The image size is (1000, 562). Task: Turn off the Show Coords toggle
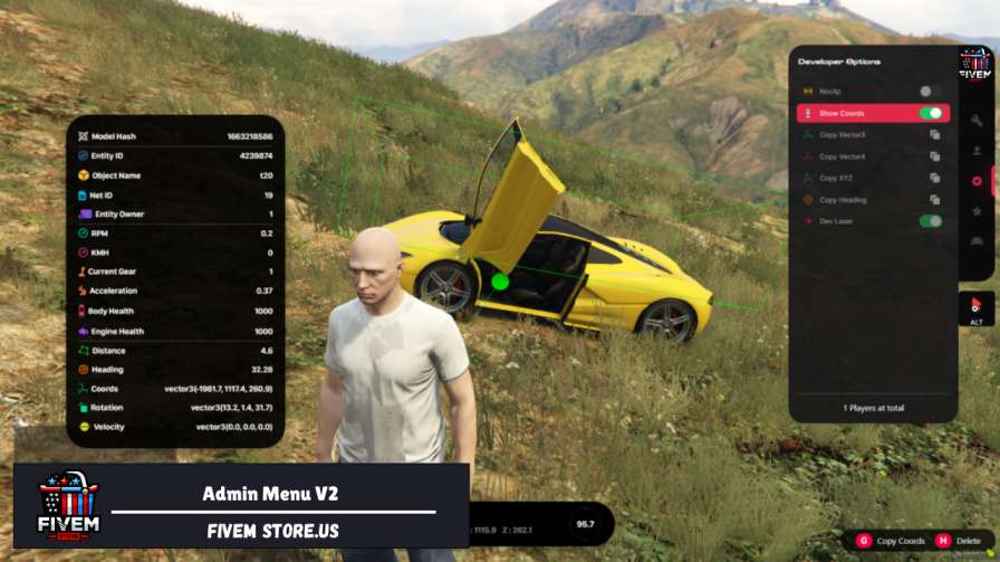coord(930,113)
